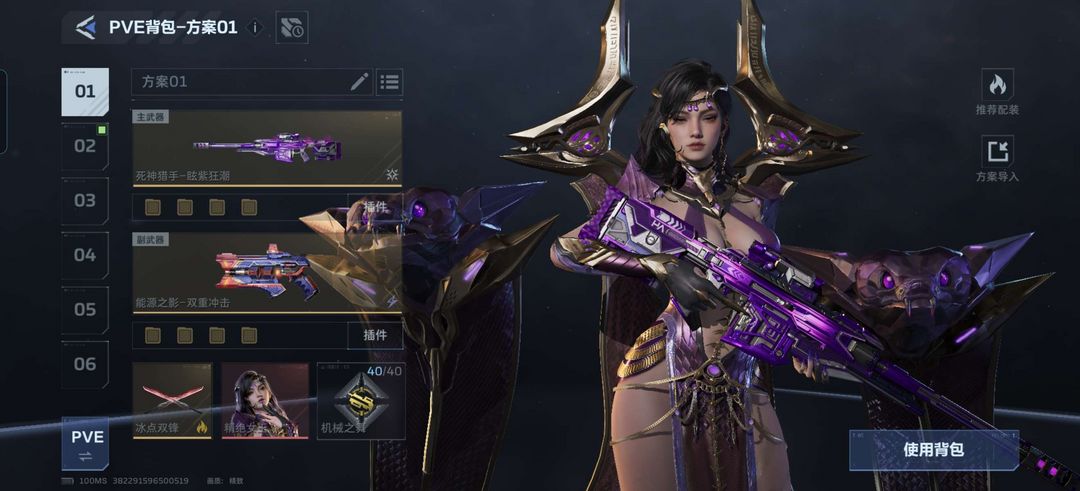Open 推荐配装 recommended loadouts
This screenshot has height=491, width=1080.
tap(997, 92)
